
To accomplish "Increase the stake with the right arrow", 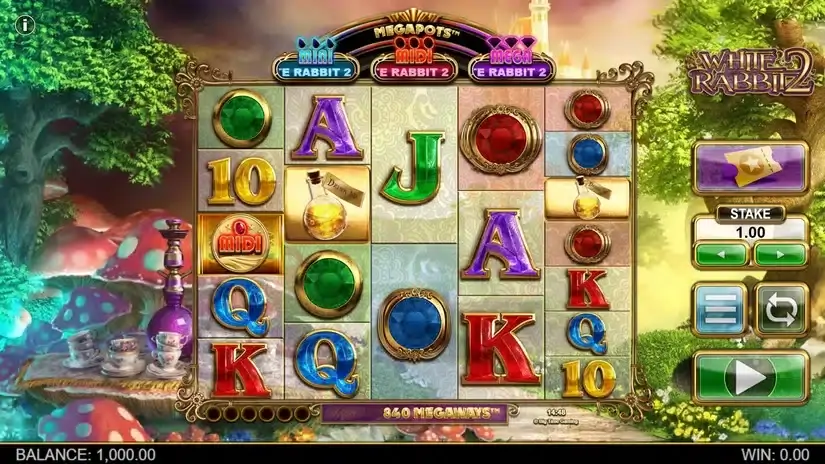I will [780, 254].
